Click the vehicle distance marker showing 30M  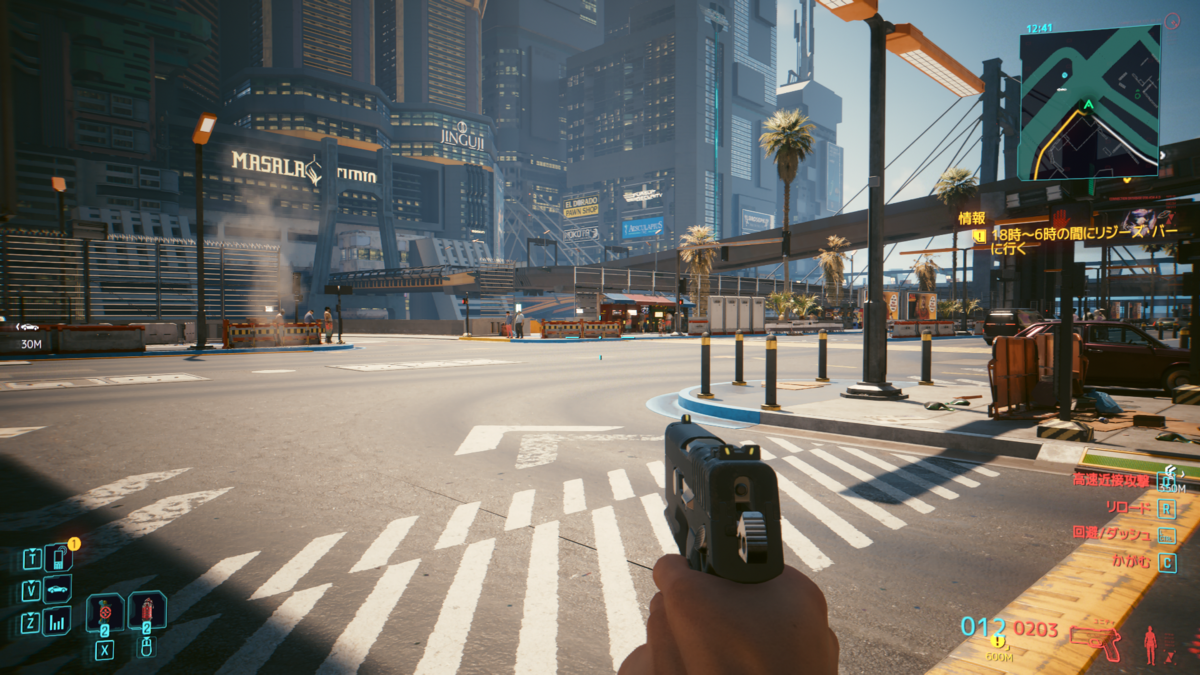(x=29, y=335)
